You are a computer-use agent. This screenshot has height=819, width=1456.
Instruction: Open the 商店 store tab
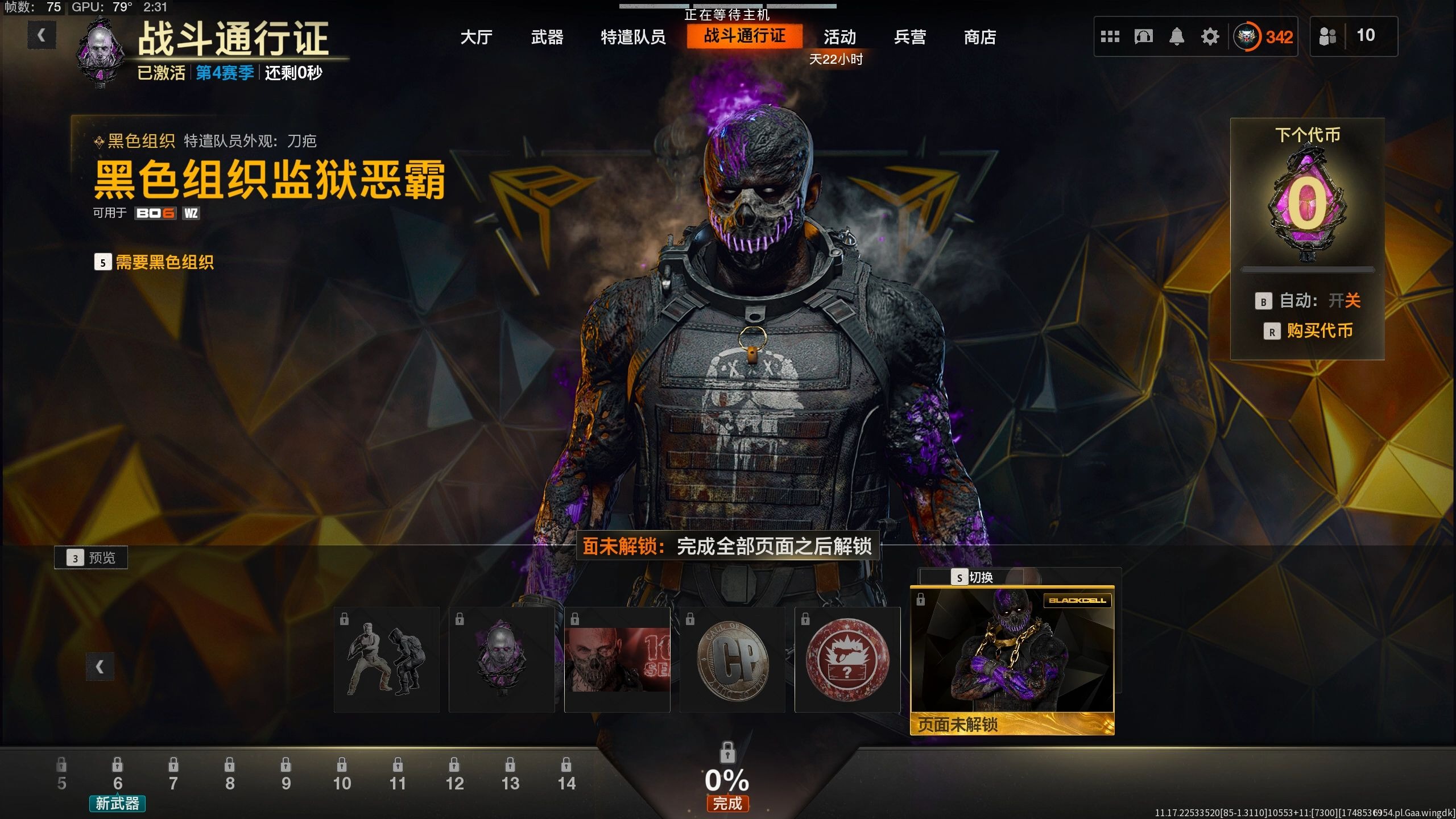click(x=979, y=38)
